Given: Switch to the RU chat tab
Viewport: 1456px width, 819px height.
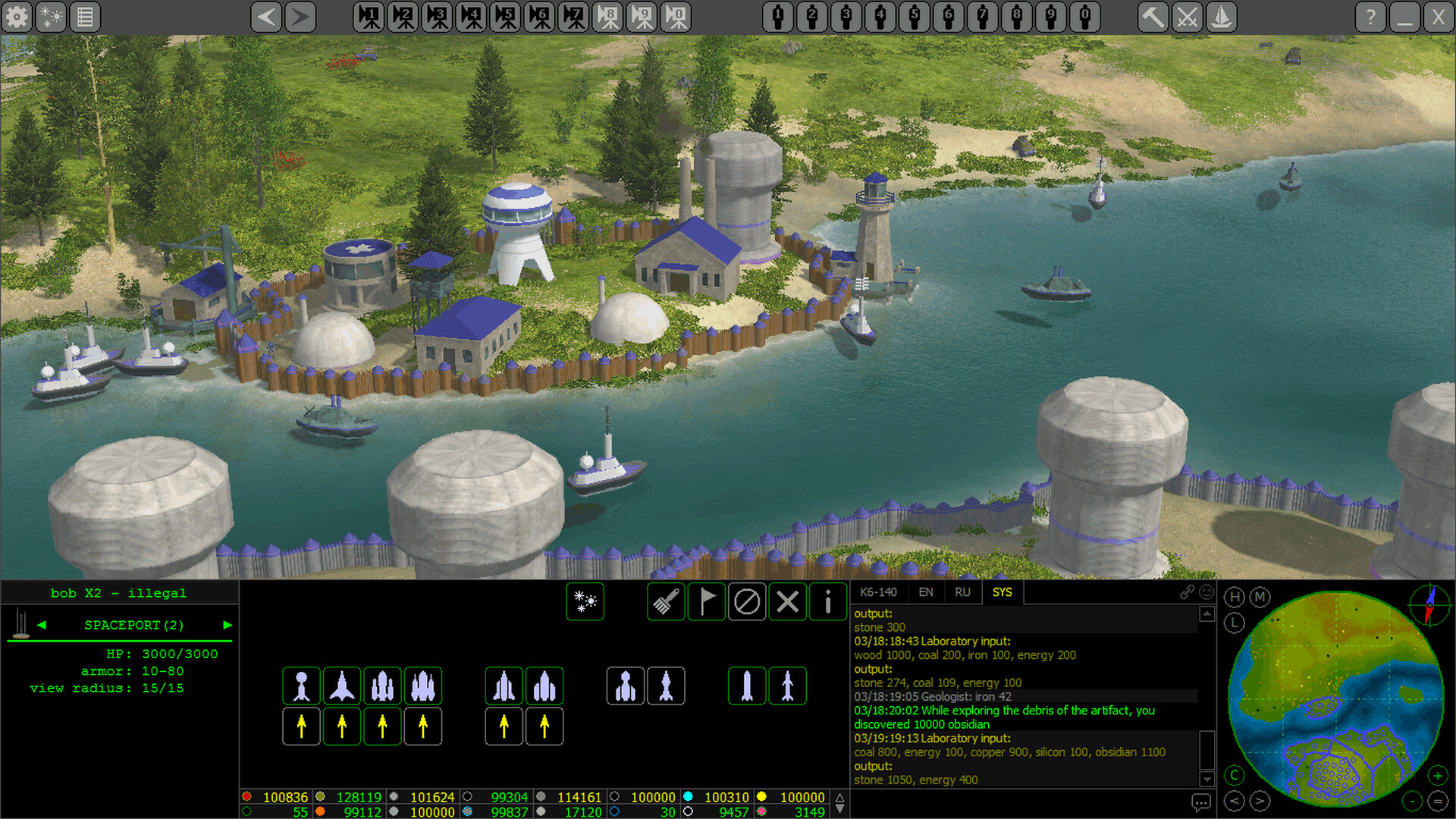Looking at the screenshot, I should point(962,592).
